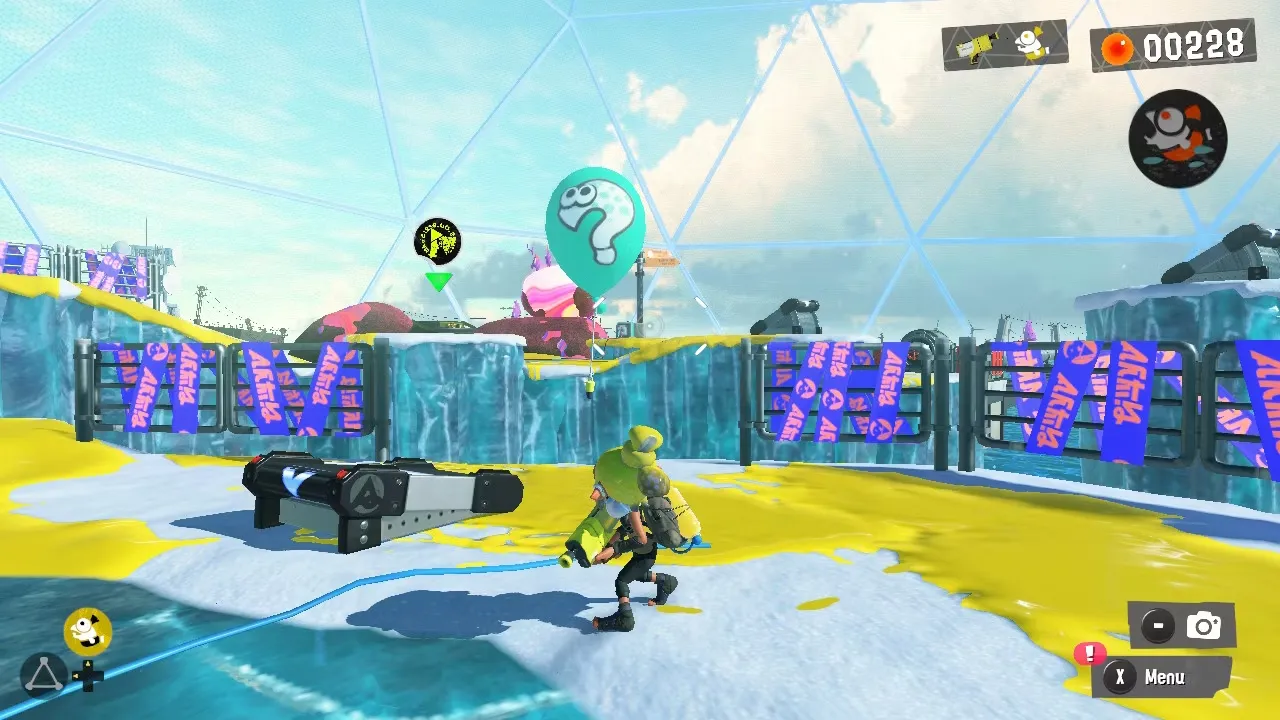Image resolution: width=1280 pixels, height=720 pixels.
Task: Select the objective marker above the green arrow
Action: pos(437,241)
